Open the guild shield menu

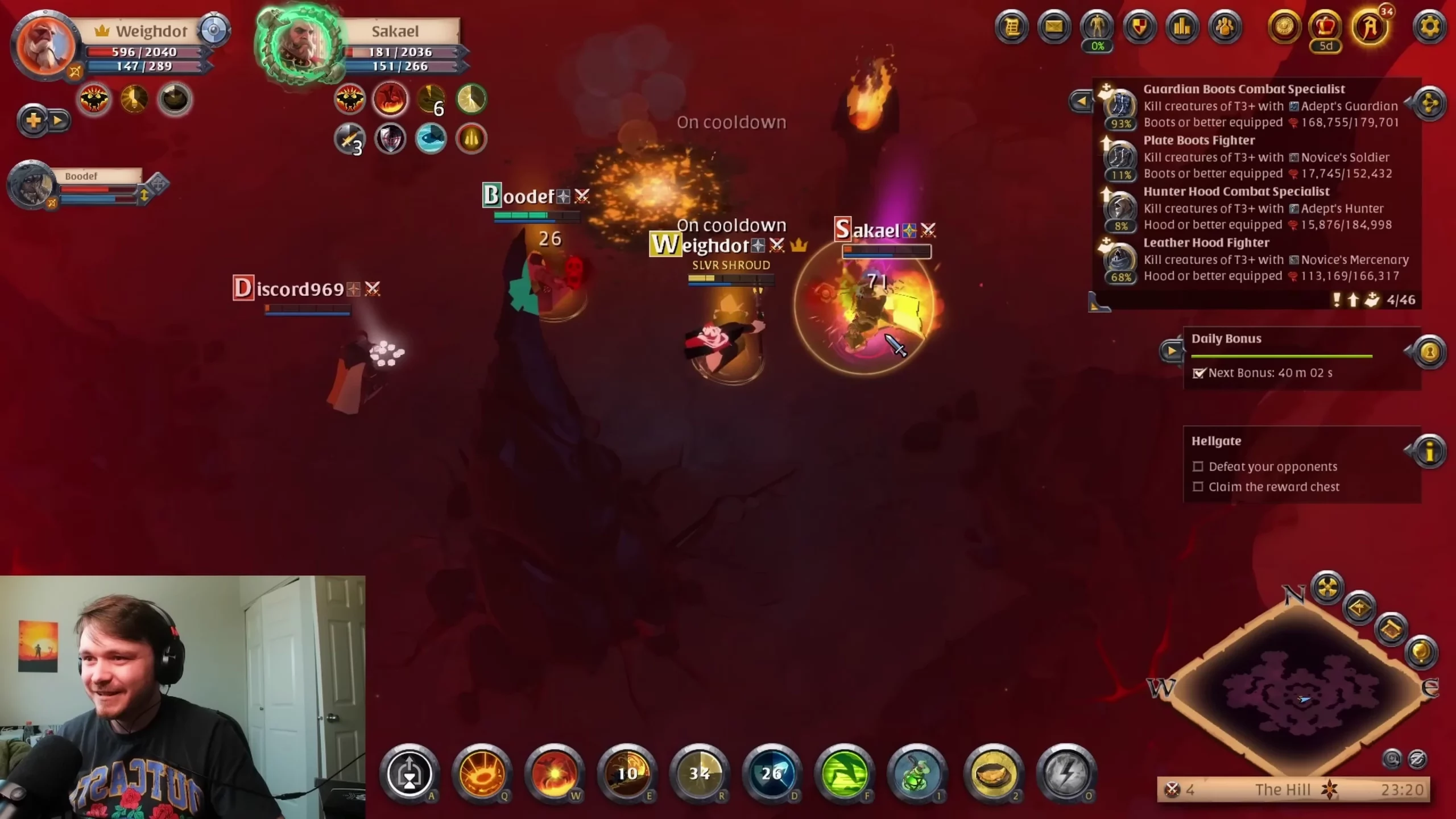point(1139,27)
